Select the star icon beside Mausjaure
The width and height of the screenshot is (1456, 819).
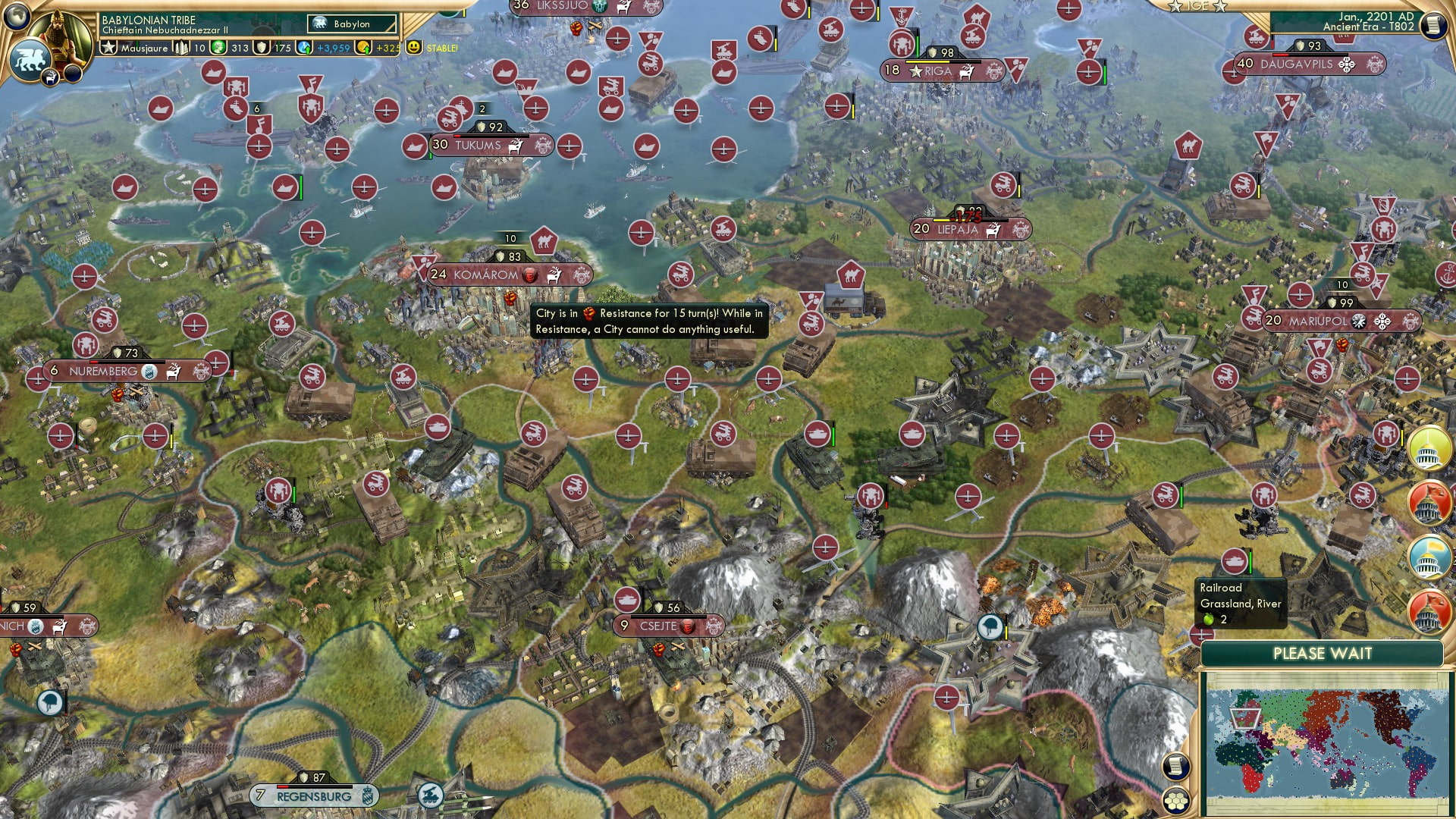[108, 48]
